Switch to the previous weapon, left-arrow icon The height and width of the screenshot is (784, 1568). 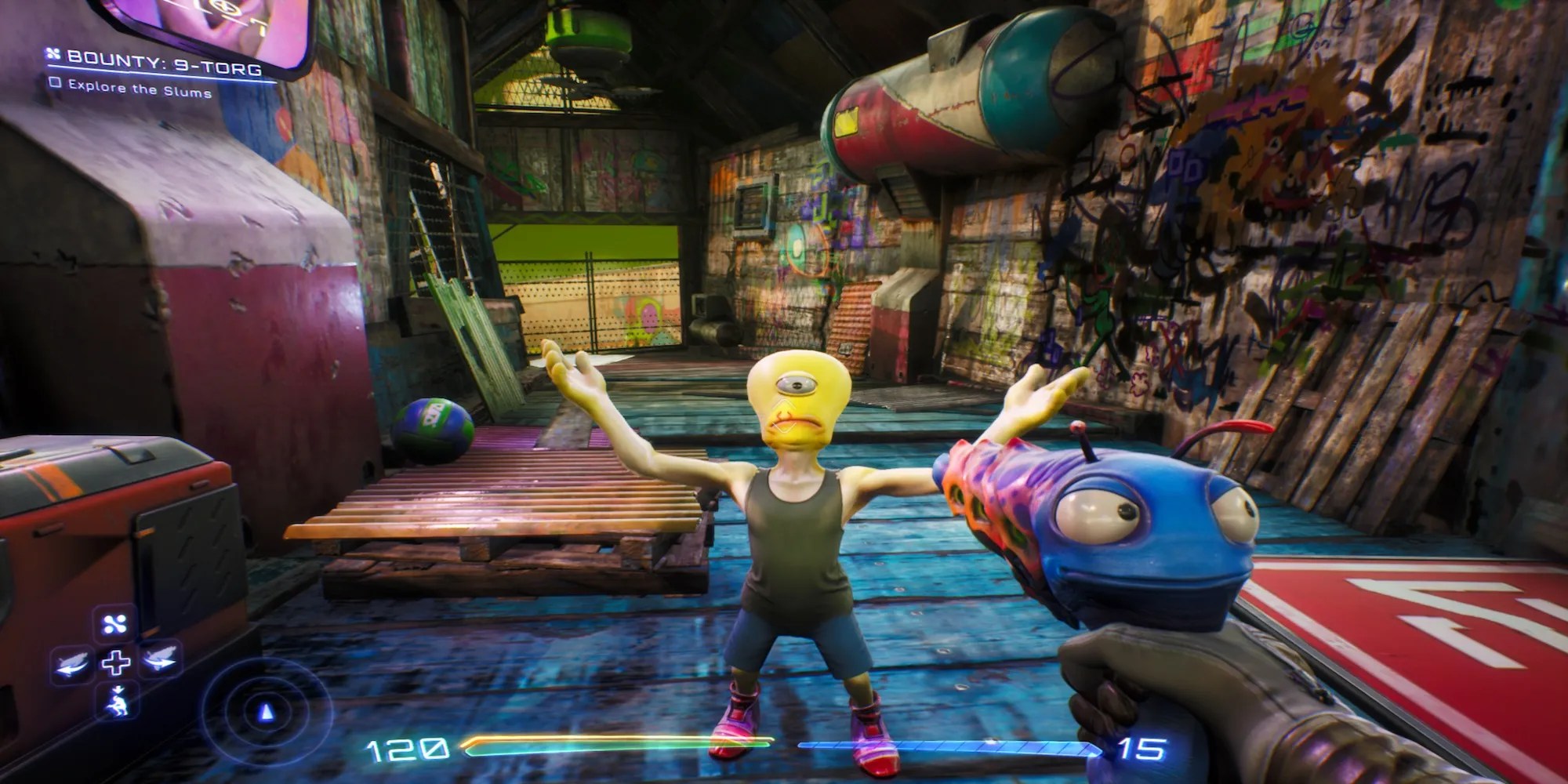tap(74, 662)
